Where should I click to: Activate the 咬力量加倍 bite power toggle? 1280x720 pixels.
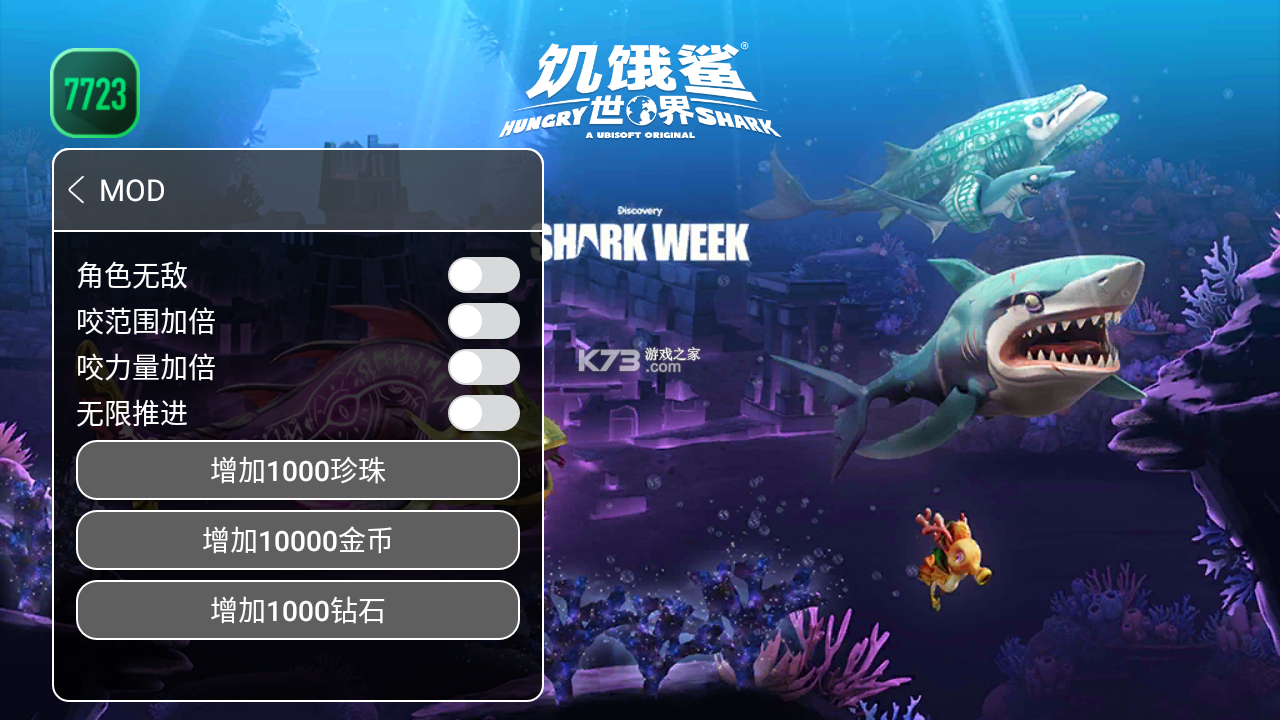click(x=484, y=367)
